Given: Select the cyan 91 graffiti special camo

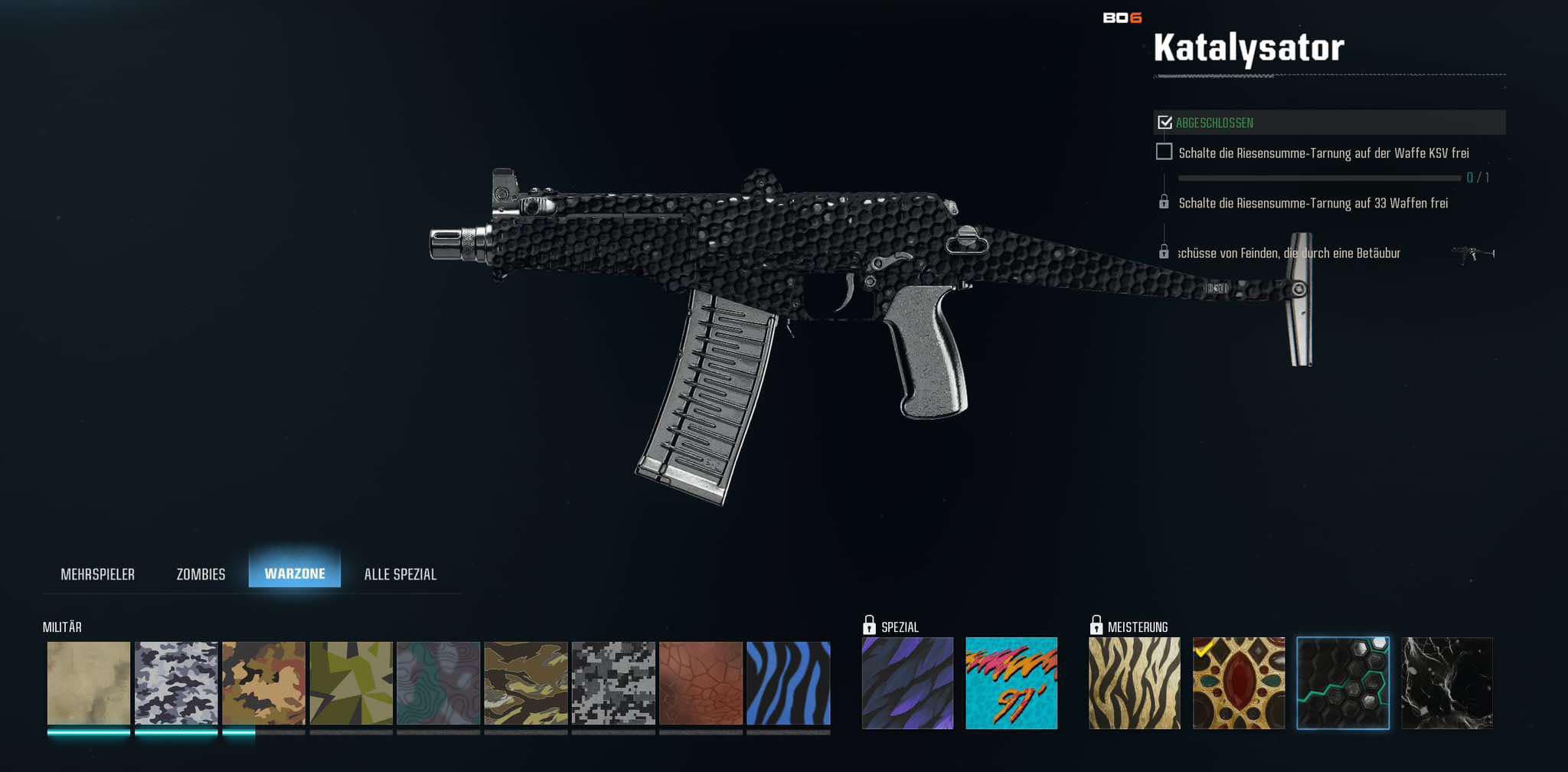Looking at the screenshot, I should (x=1011, y=683).
